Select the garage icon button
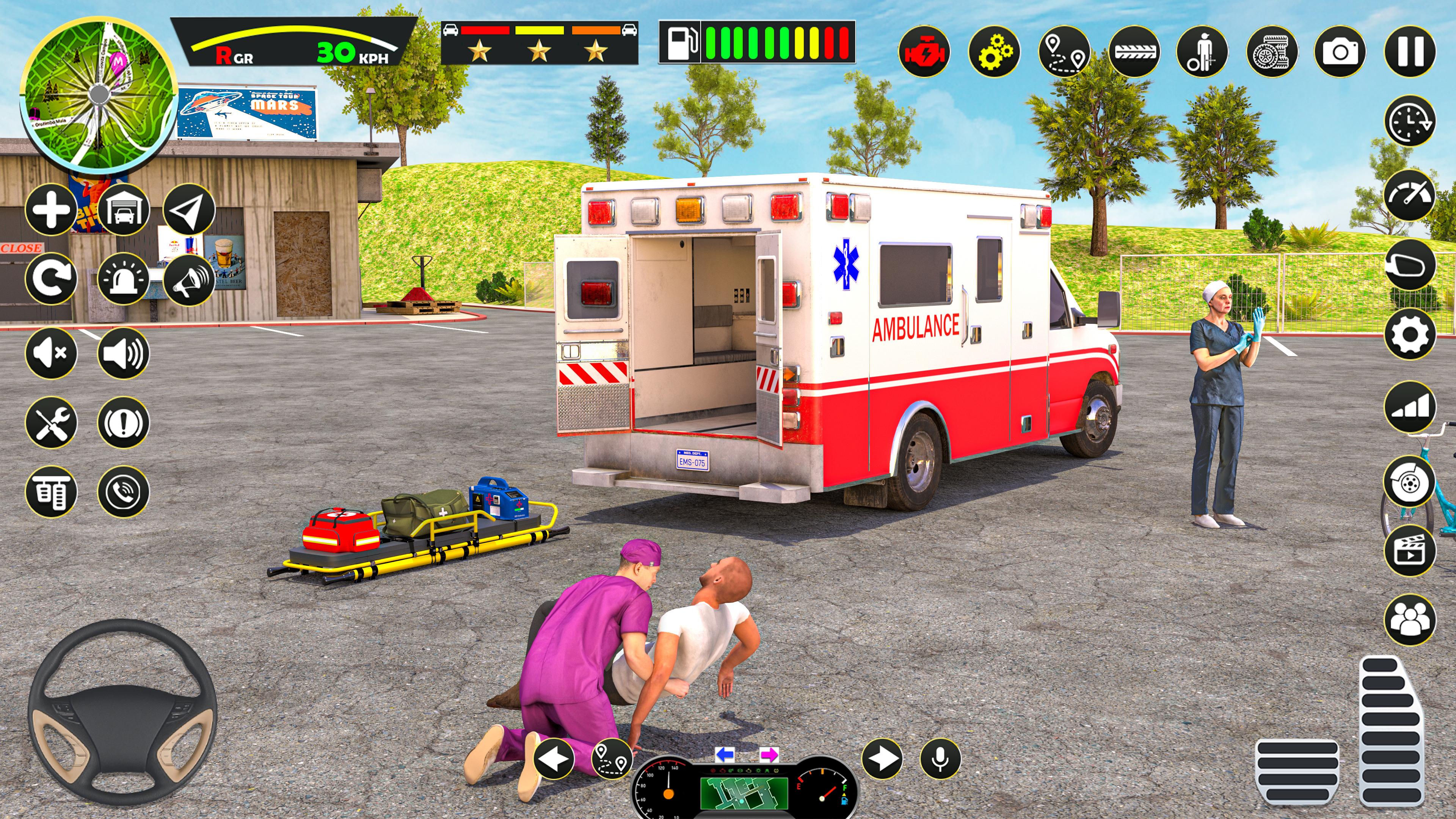This screenshot has height=819, width=1456. coord(123,210)
